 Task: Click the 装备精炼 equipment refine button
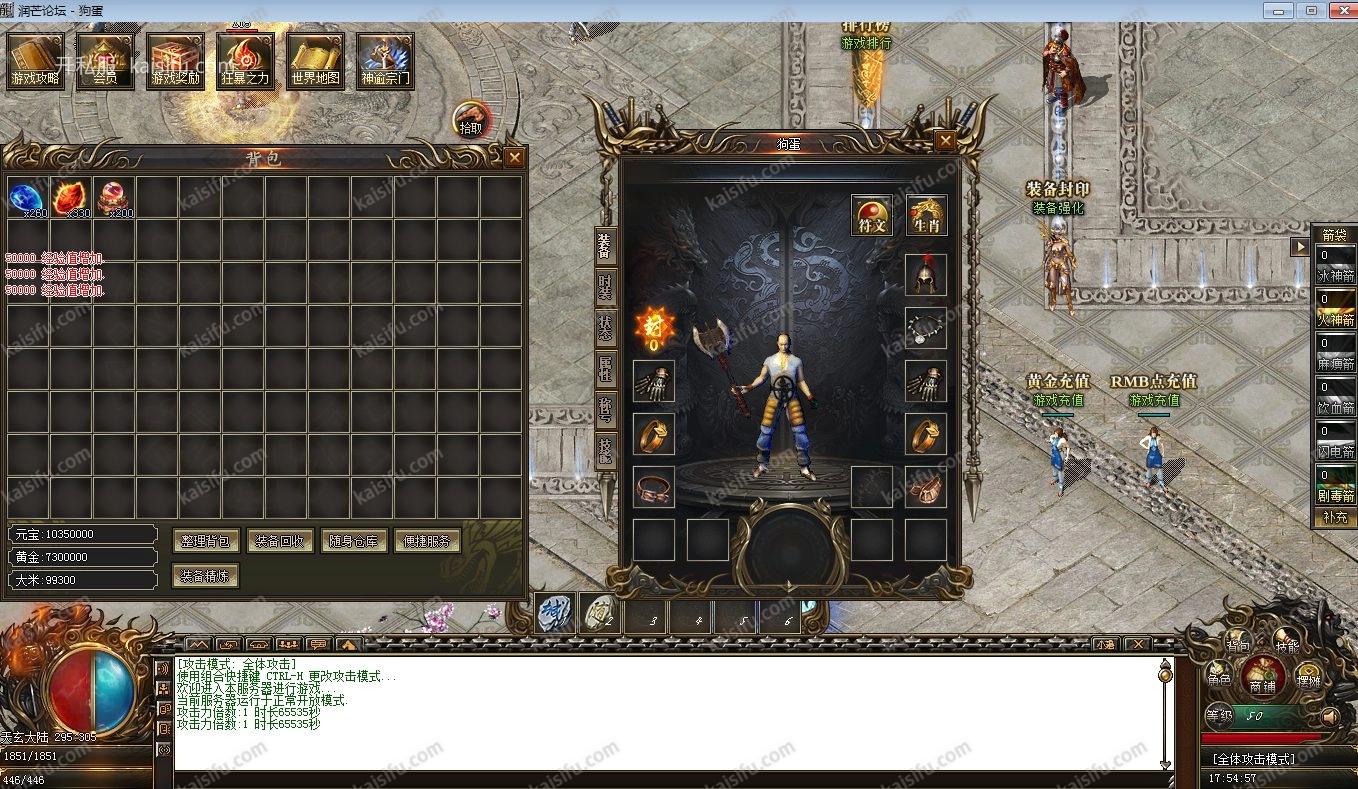[x=206, y=576]
